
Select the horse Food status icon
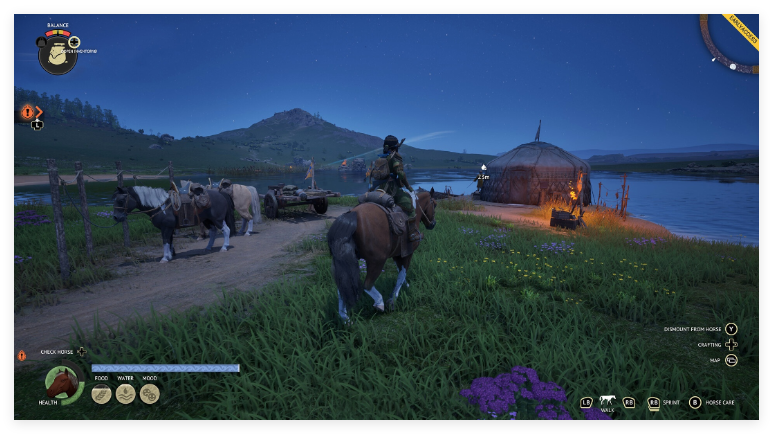(x=101, y=394)
